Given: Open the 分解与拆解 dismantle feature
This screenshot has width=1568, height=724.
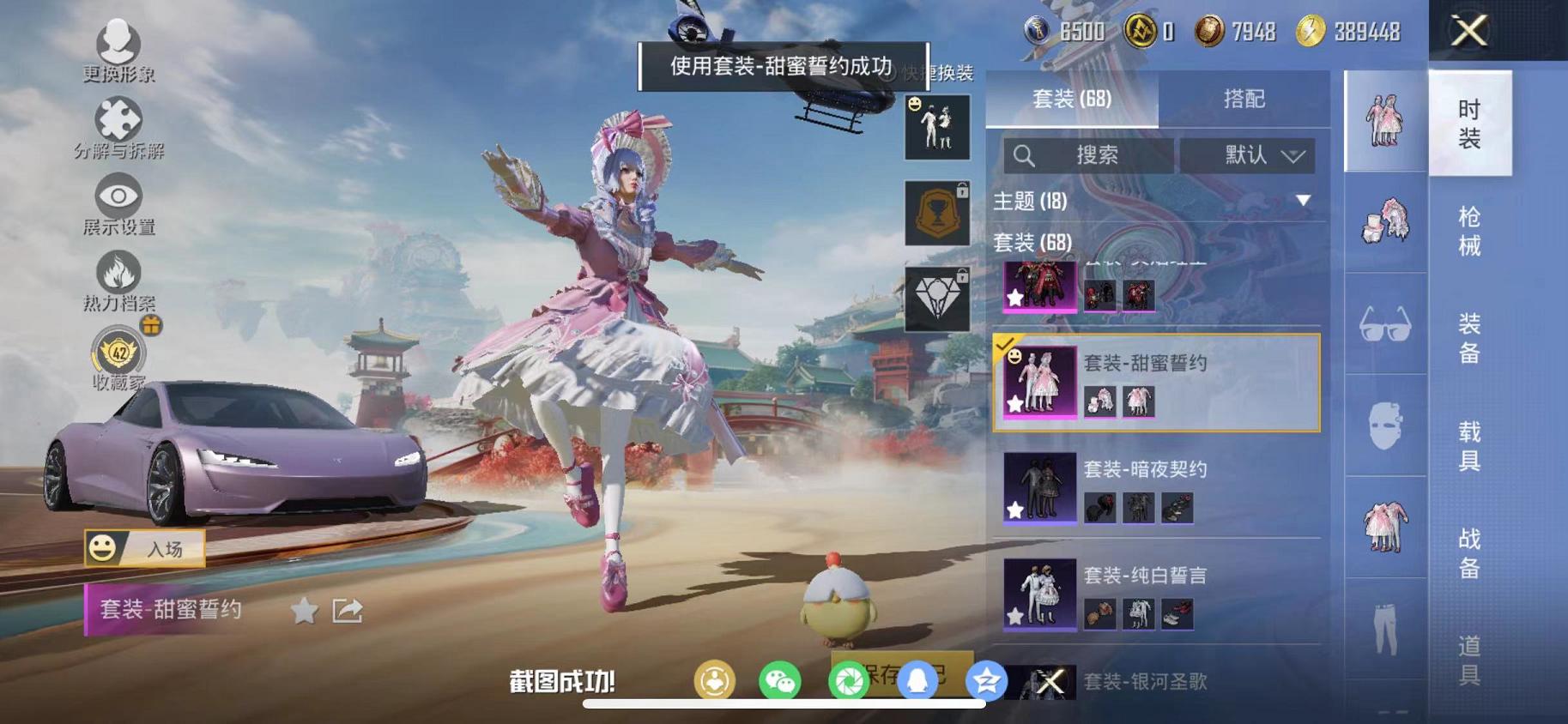Looking at the screenshot, I should pyautogui.click(x=118, y=116).
